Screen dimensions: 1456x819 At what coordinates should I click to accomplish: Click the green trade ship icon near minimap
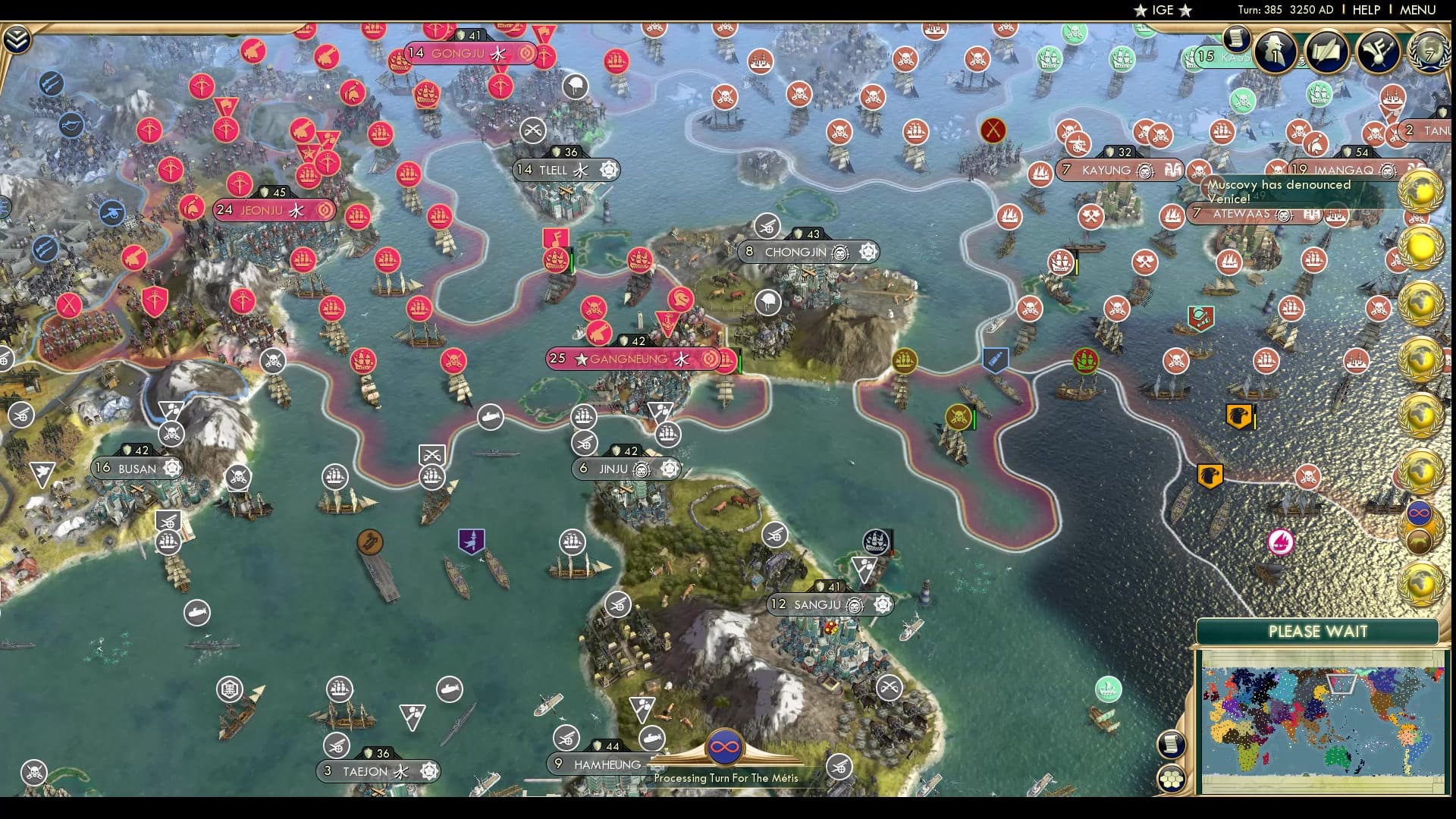click(x=1107, y=689)
